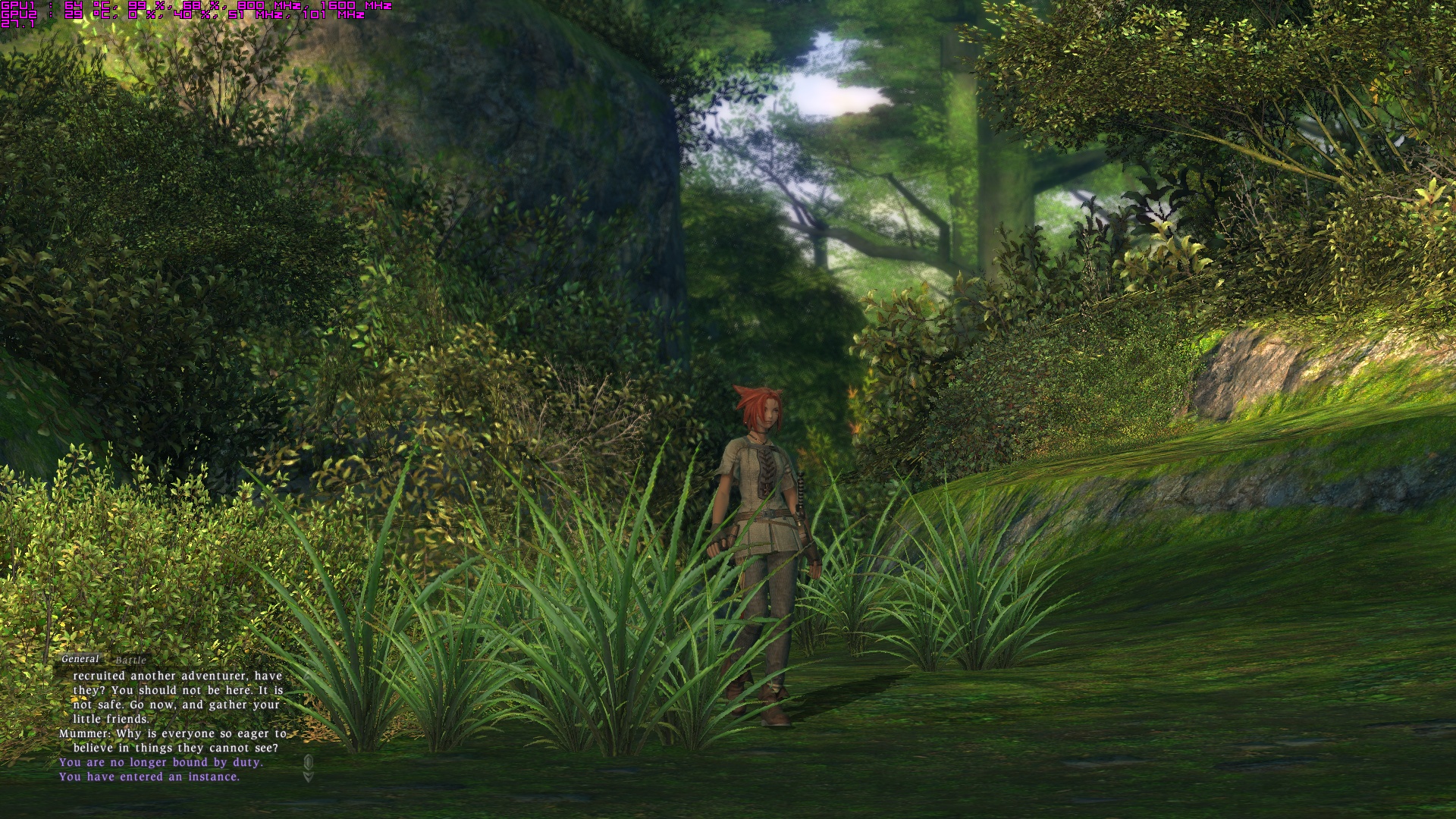The height and width of the screenshot is (819, 1456).
Task: Click the chat log's down arrow
Action: (308, 777)
